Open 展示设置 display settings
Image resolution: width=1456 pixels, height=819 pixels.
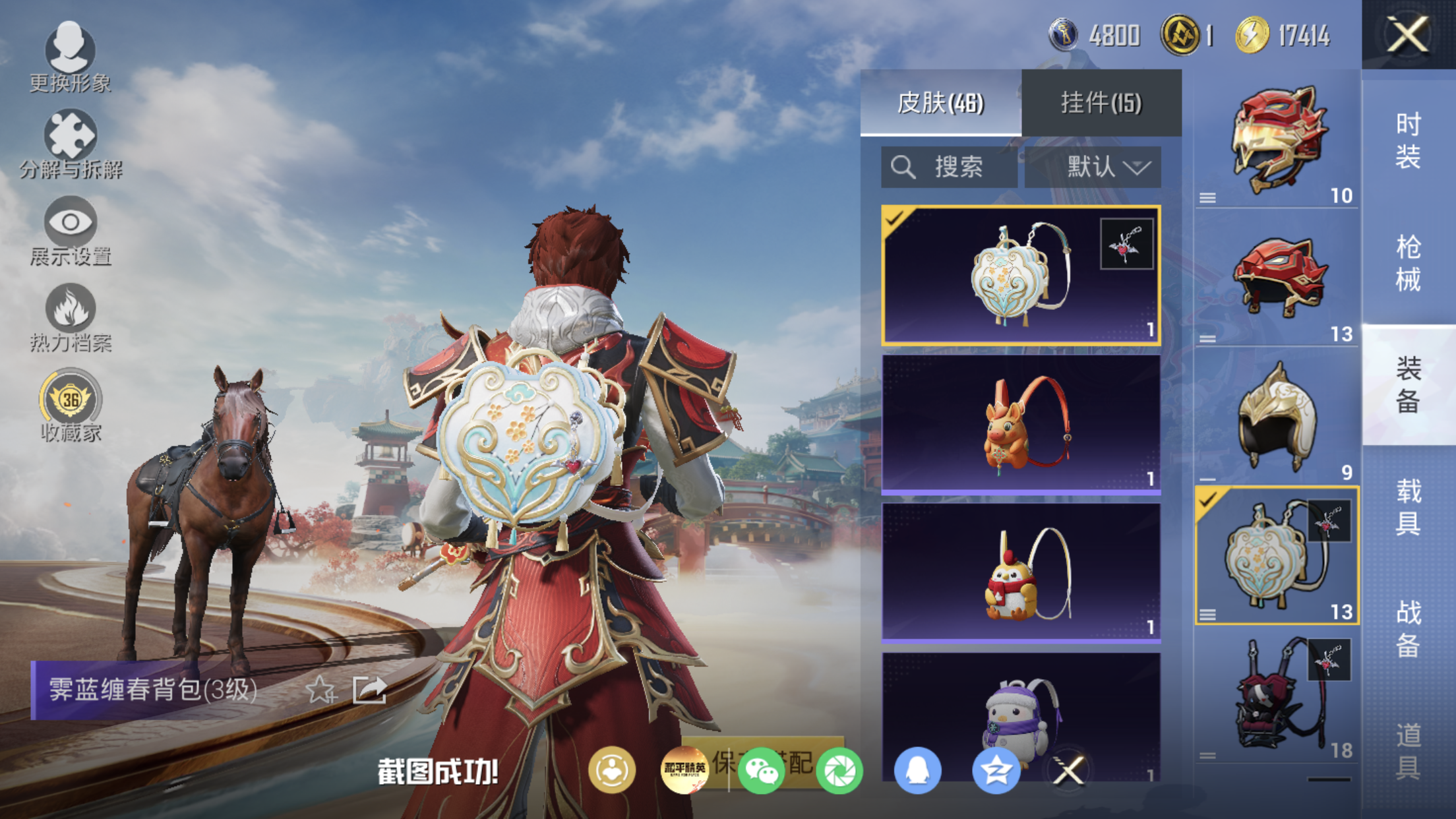(70, 230)
